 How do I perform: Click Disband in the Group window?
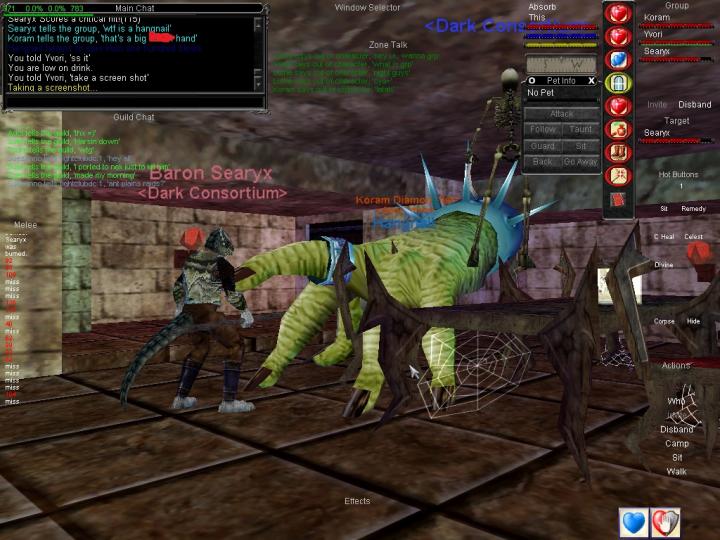click(694, 104)
